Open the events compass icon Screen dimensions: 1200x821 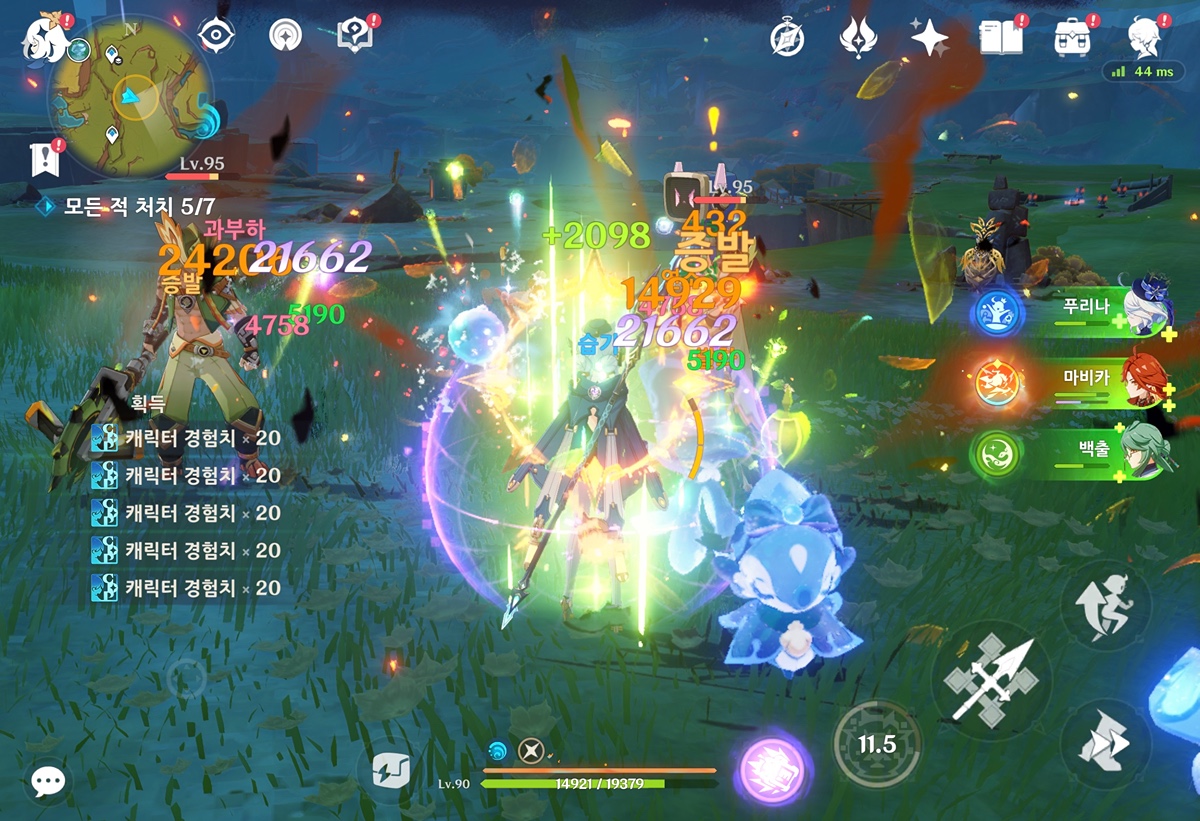pyautogui.click(x=787, y=38)
